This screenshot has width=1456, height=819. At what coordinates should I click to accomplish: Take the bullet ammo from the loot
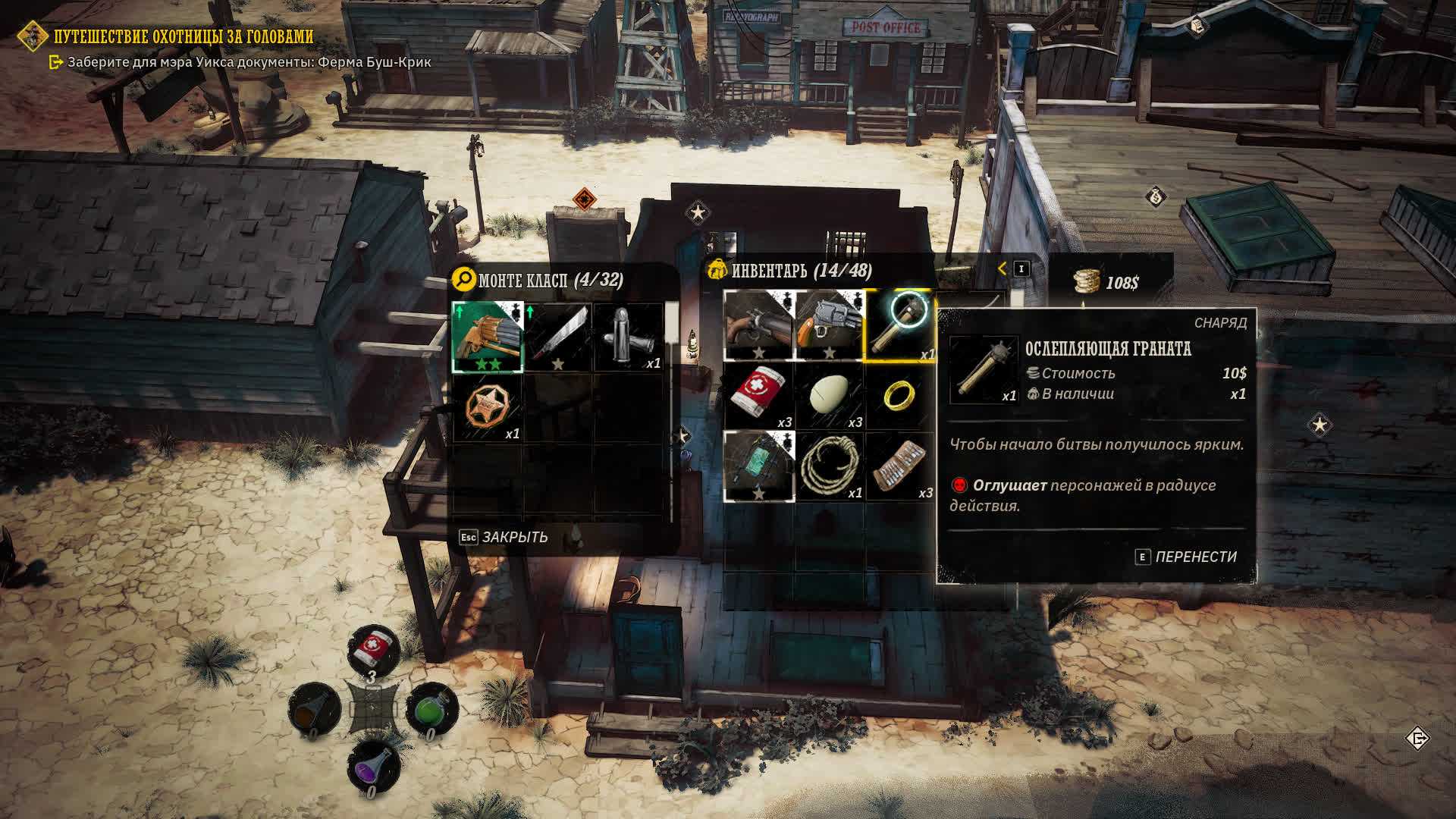click(629, 337)
